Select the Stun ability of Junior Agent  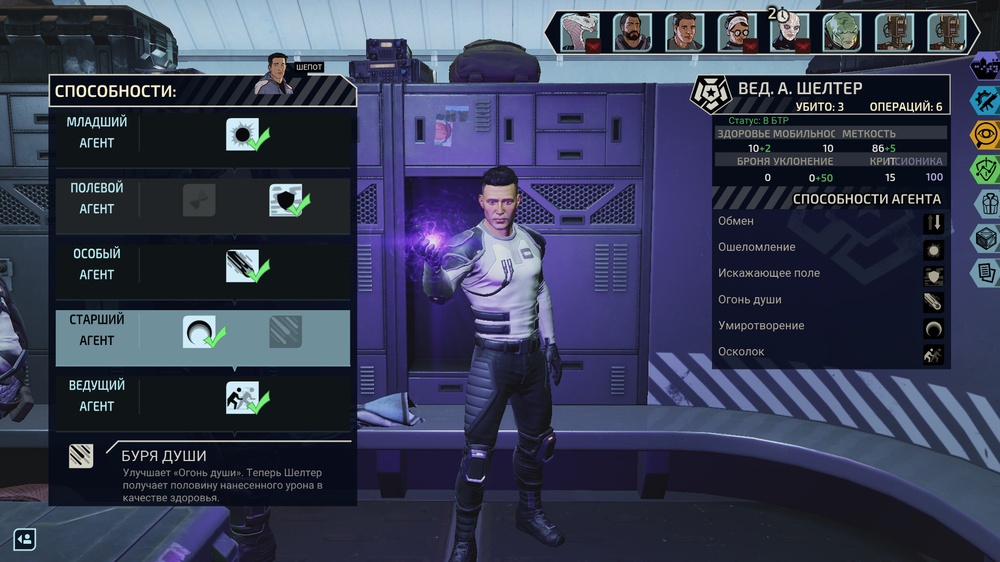[x=243, y=133]
